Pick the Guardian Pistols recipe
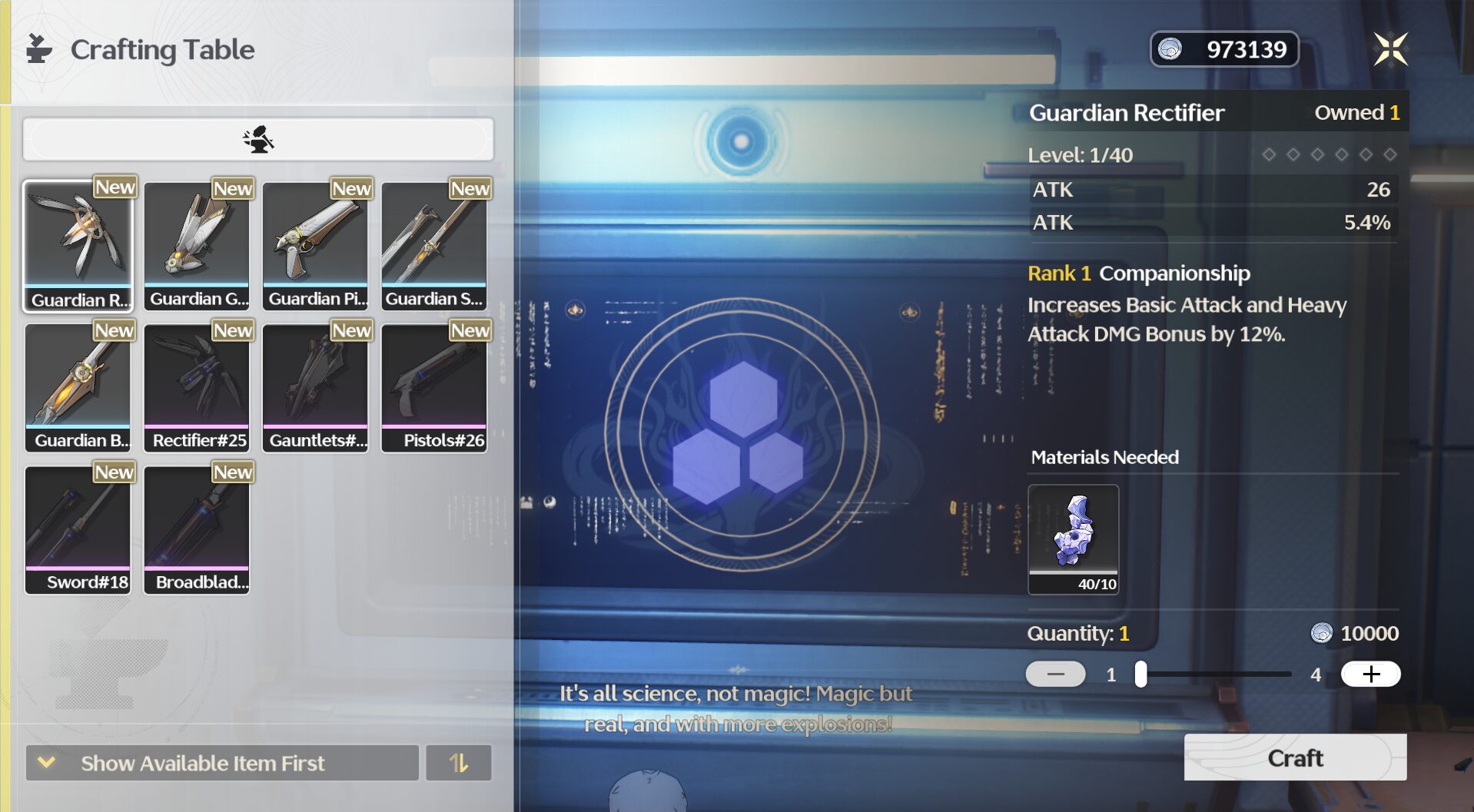The image size is (1474, 812). (316, 246)
